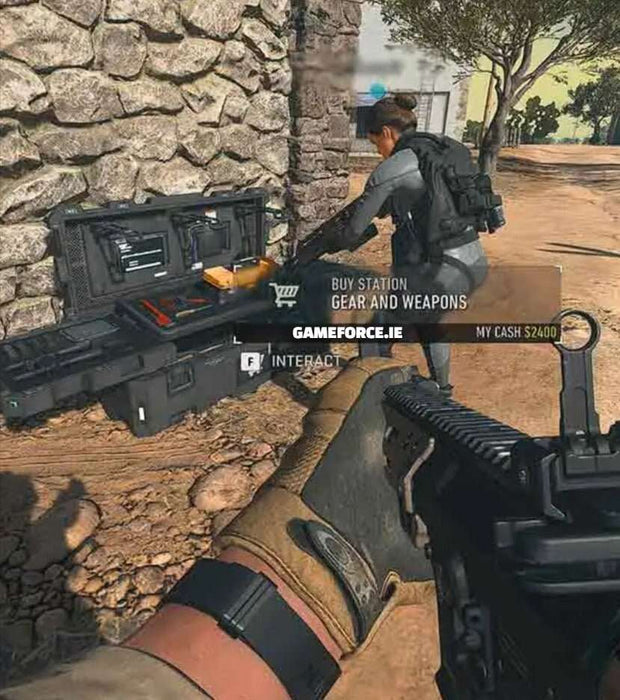This screenshot has height=700, width=620.
Task: Click the Buy Station shopping cart icon
Action: pos(284,294)
